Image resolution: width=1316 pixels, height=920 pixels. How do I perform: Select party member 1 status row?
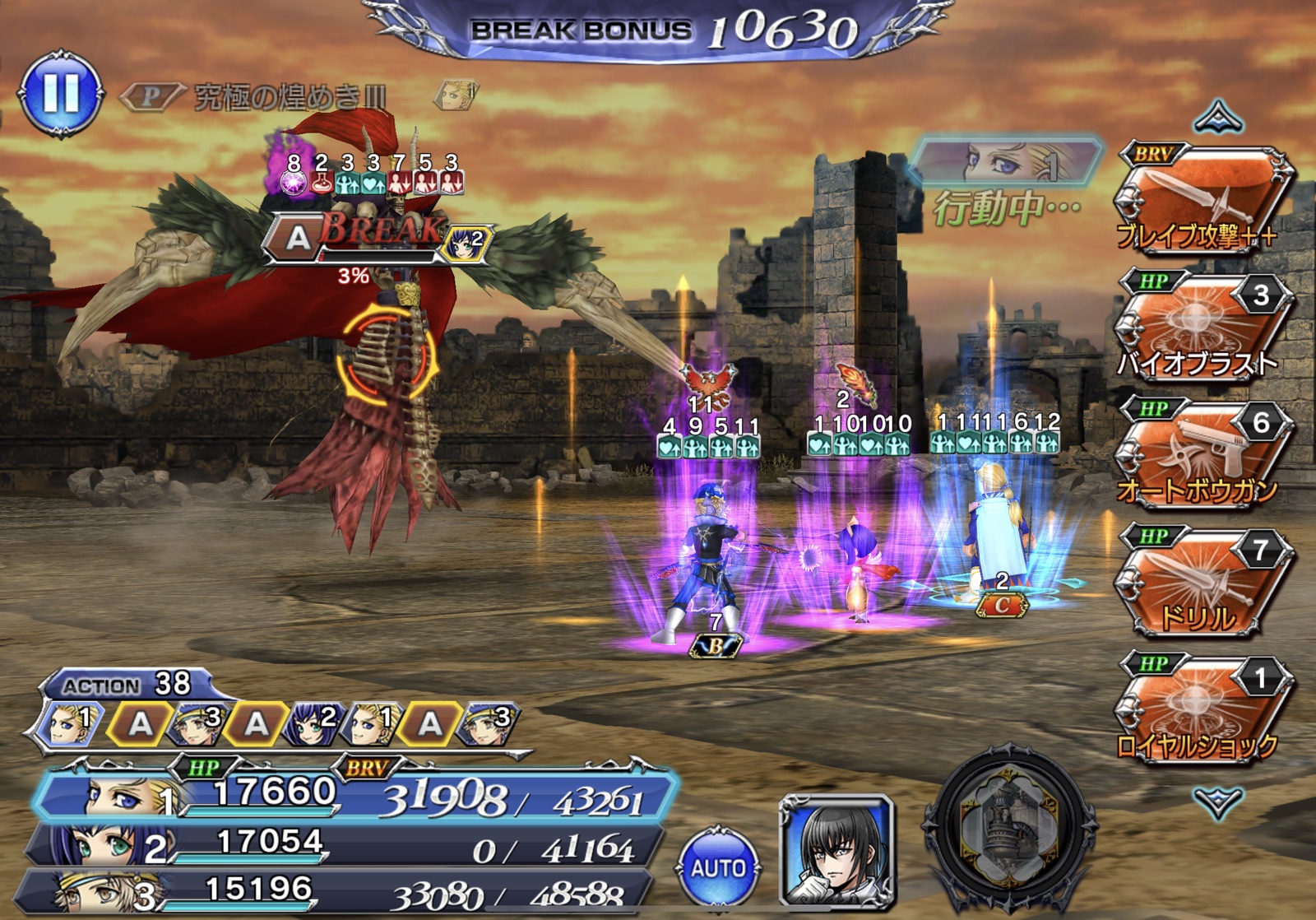(x=354, y=795)
